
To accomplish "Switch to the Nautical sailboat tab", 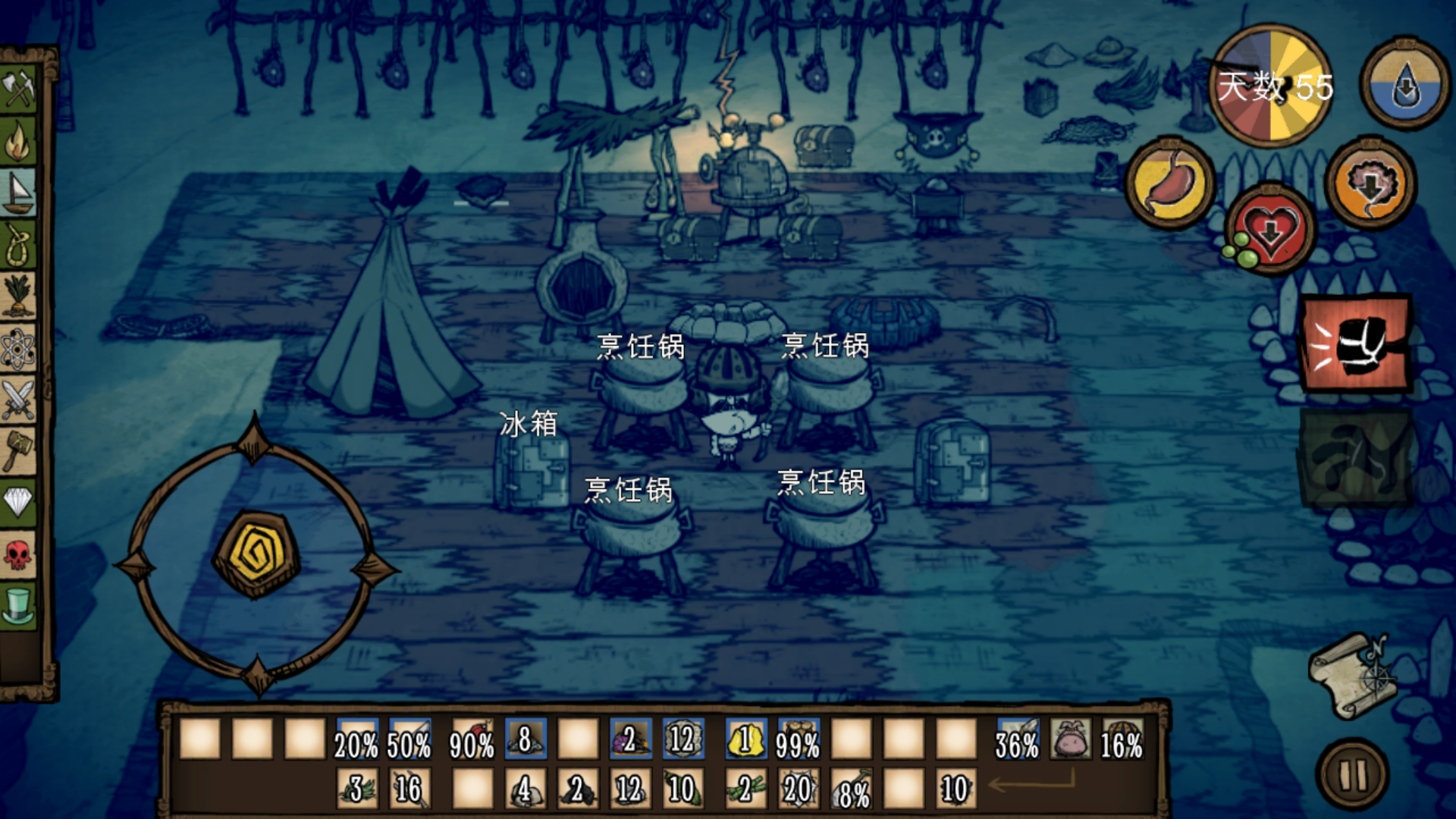I will (x=18, y=193).
